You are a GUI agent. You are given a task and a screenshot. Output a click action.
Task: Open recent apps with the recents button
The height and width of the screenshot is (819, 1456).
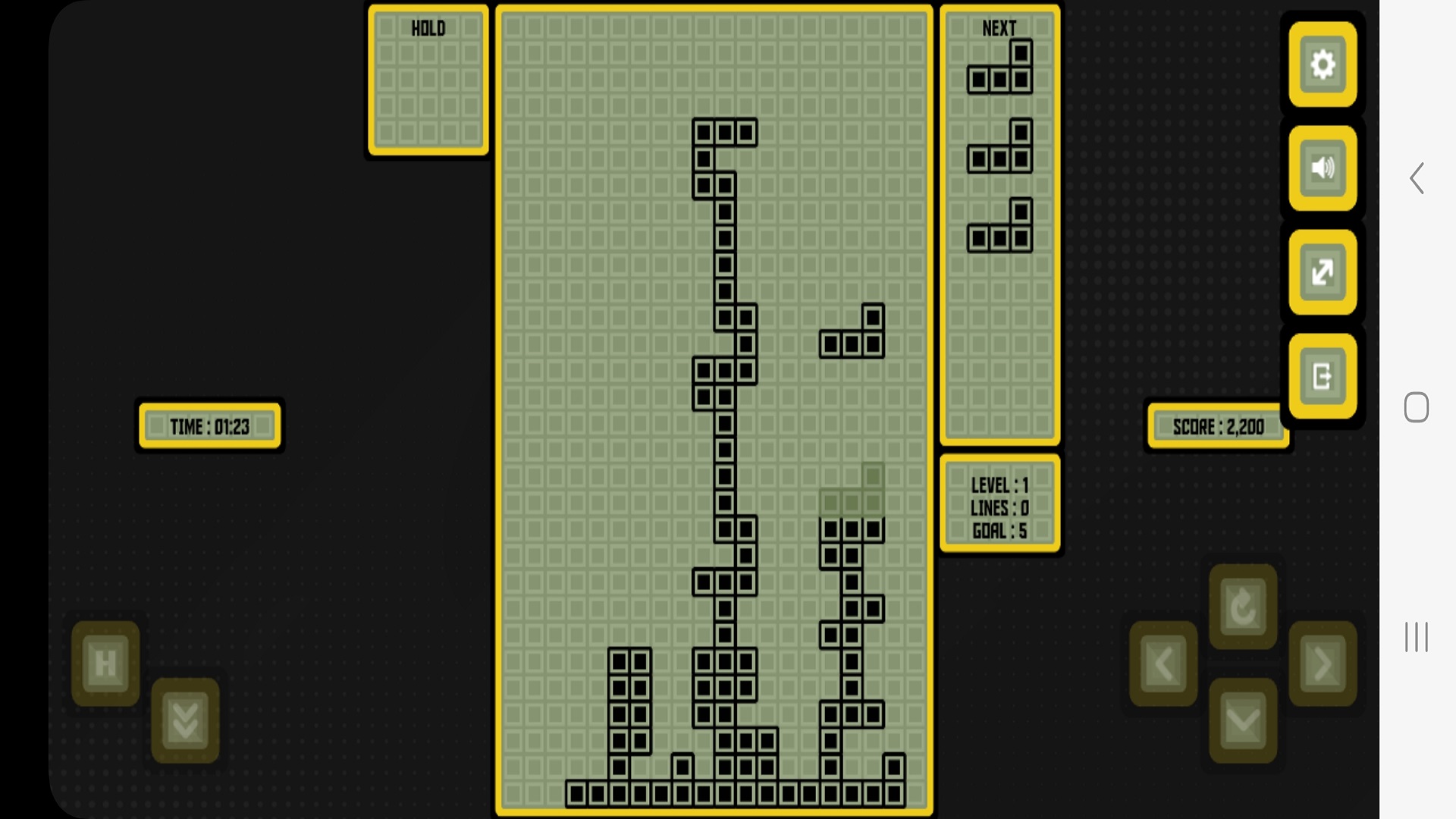pos(1417,638)
